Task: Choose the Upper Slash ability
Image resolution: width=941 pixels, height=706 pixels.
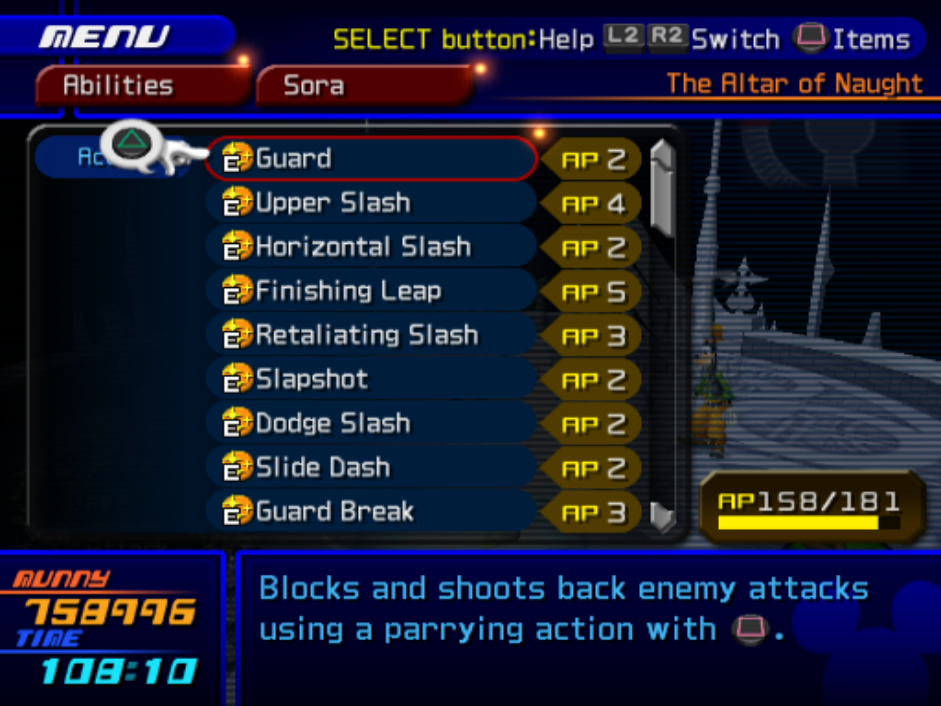Action: (370, 203)
